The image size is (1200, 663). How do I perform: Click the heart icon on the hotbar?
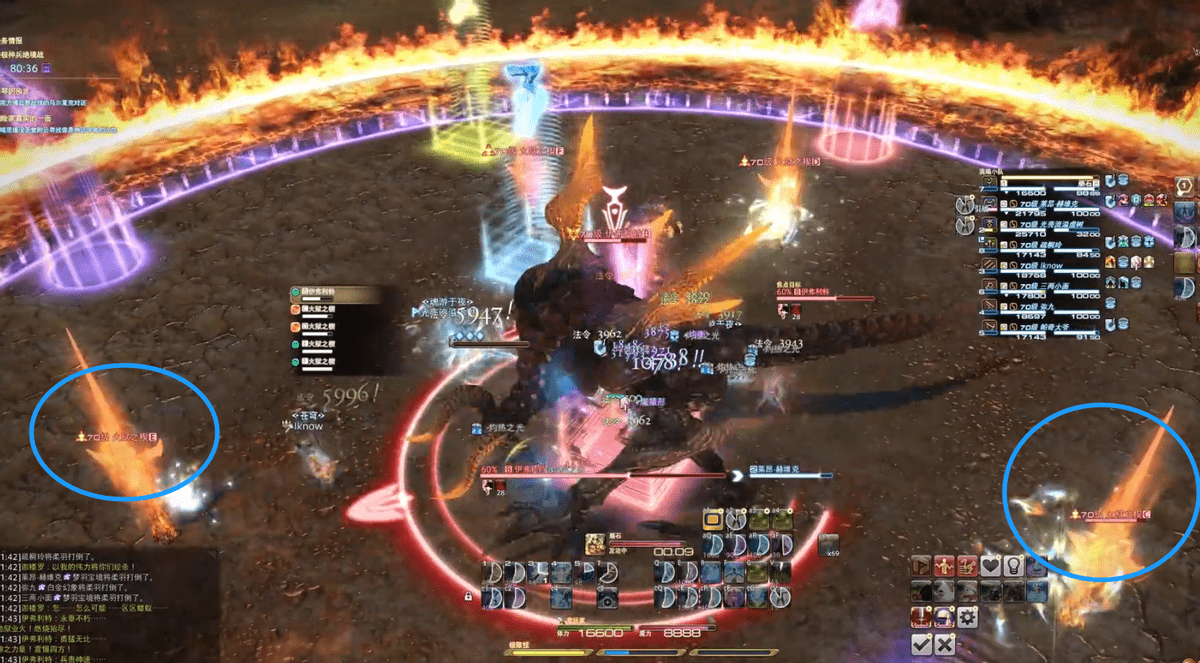[990, 566]
